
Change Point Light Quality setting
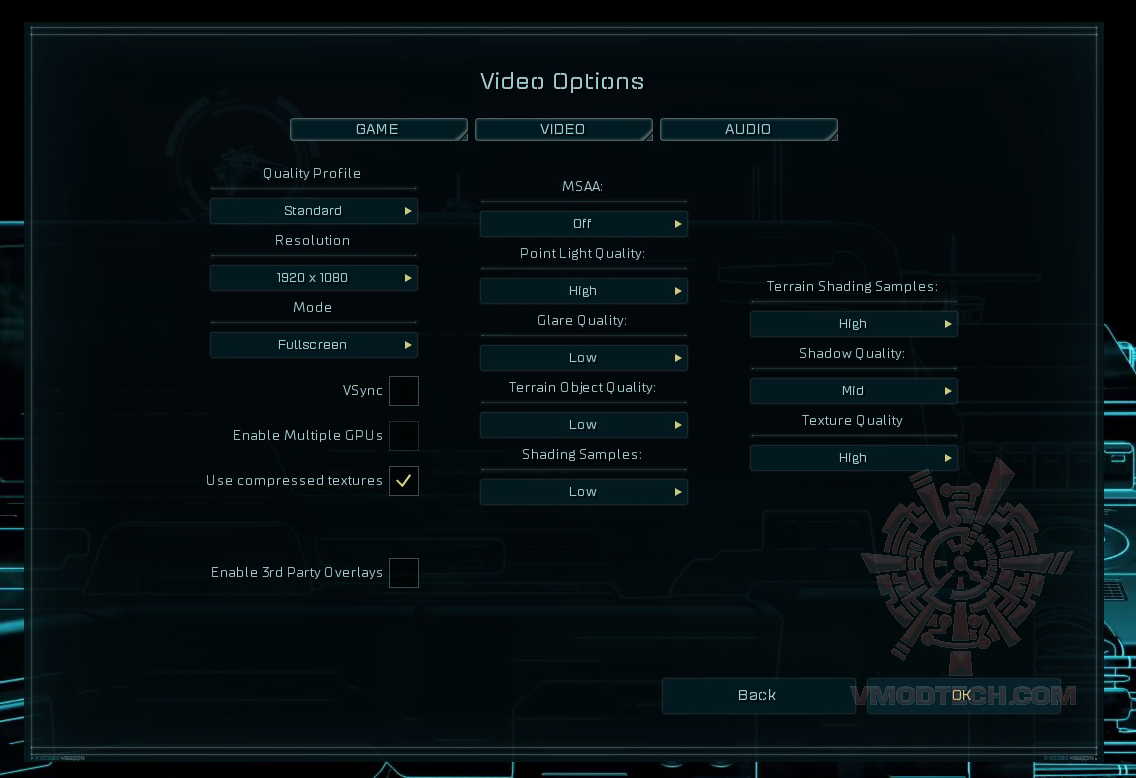583,291
